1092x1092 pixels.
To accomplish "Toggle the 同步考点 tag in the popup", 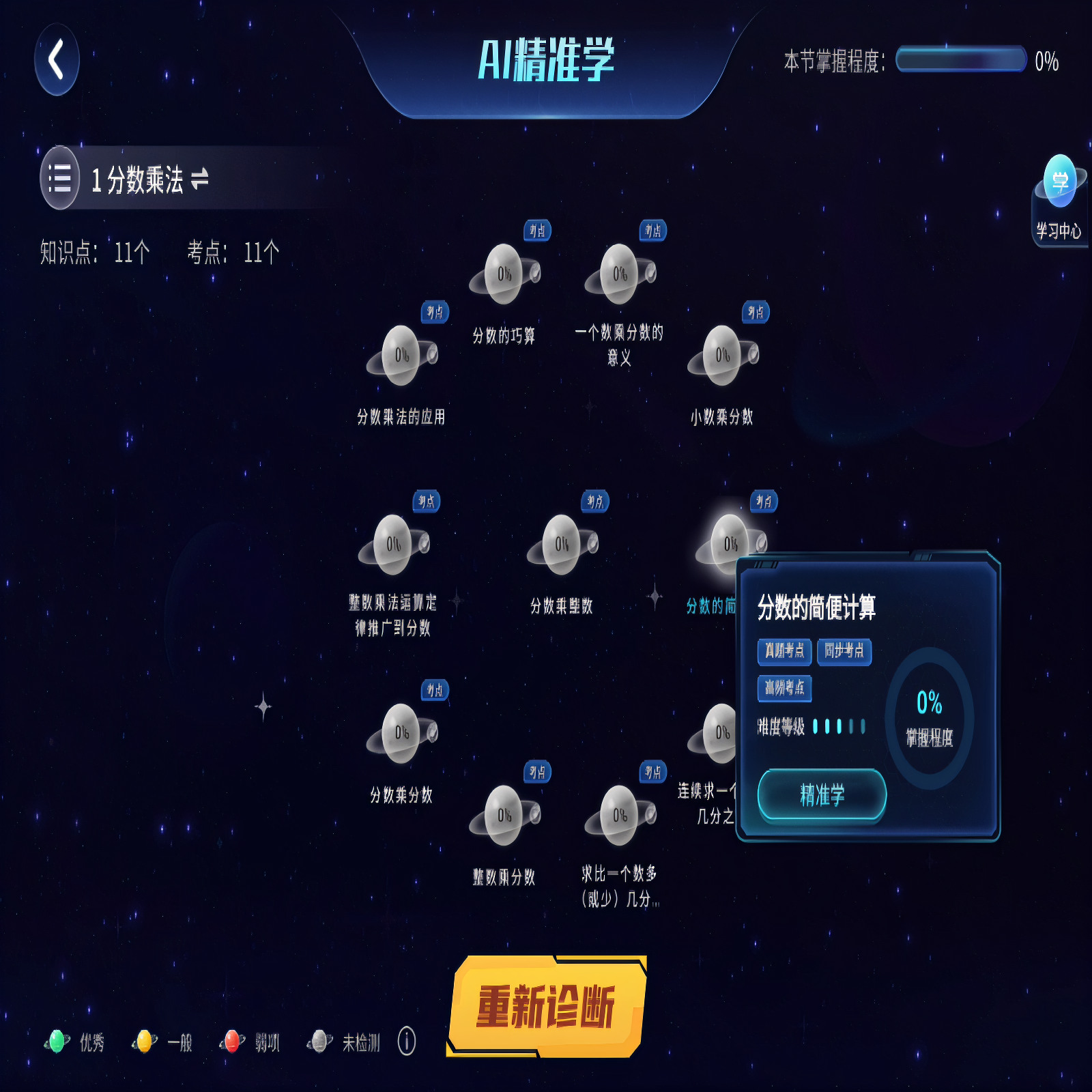I will point(844,652).
